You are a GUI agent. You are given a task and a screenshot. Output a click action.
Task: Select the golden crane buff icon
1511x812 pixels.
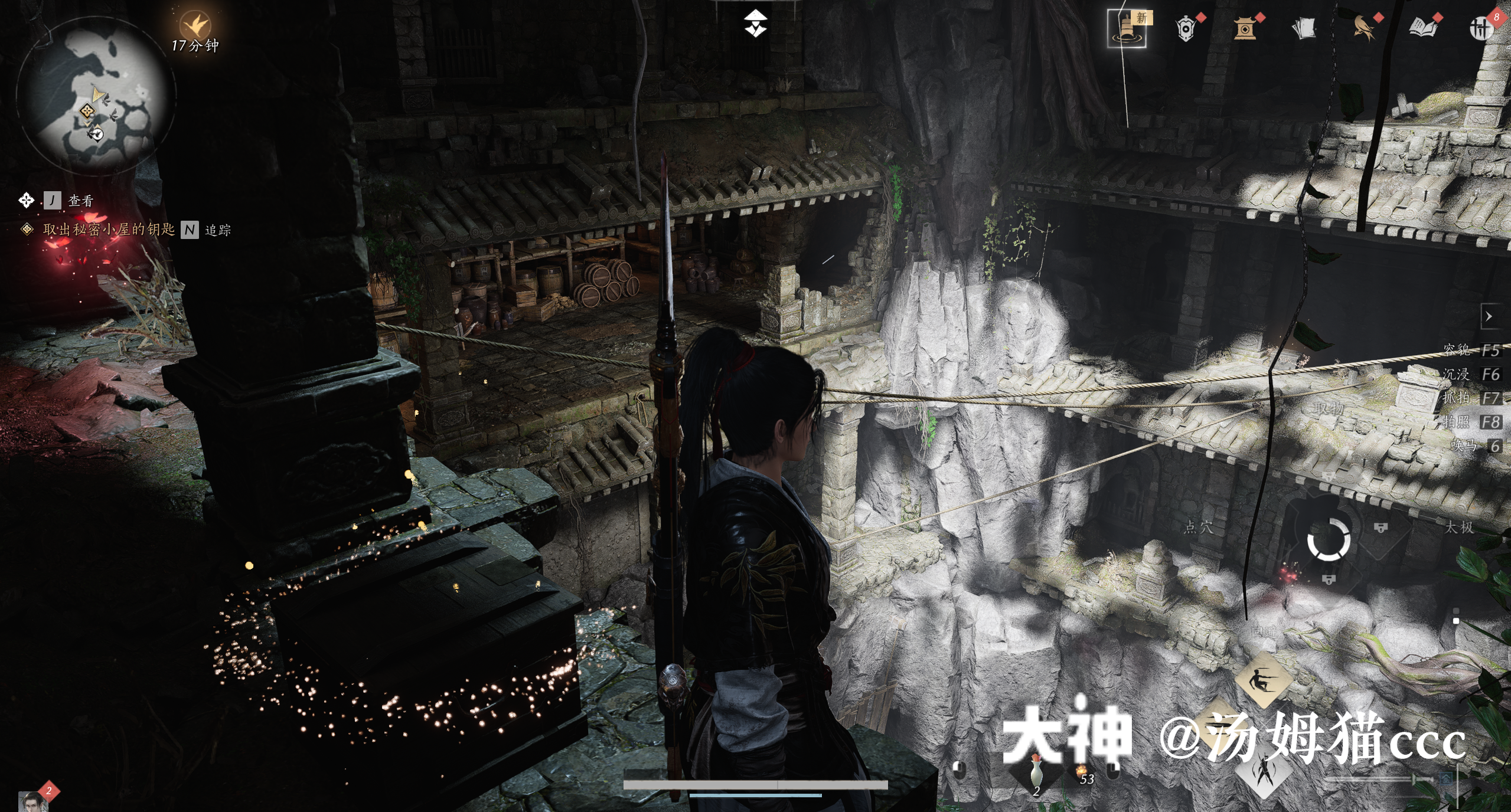click(x=194, y=25)
